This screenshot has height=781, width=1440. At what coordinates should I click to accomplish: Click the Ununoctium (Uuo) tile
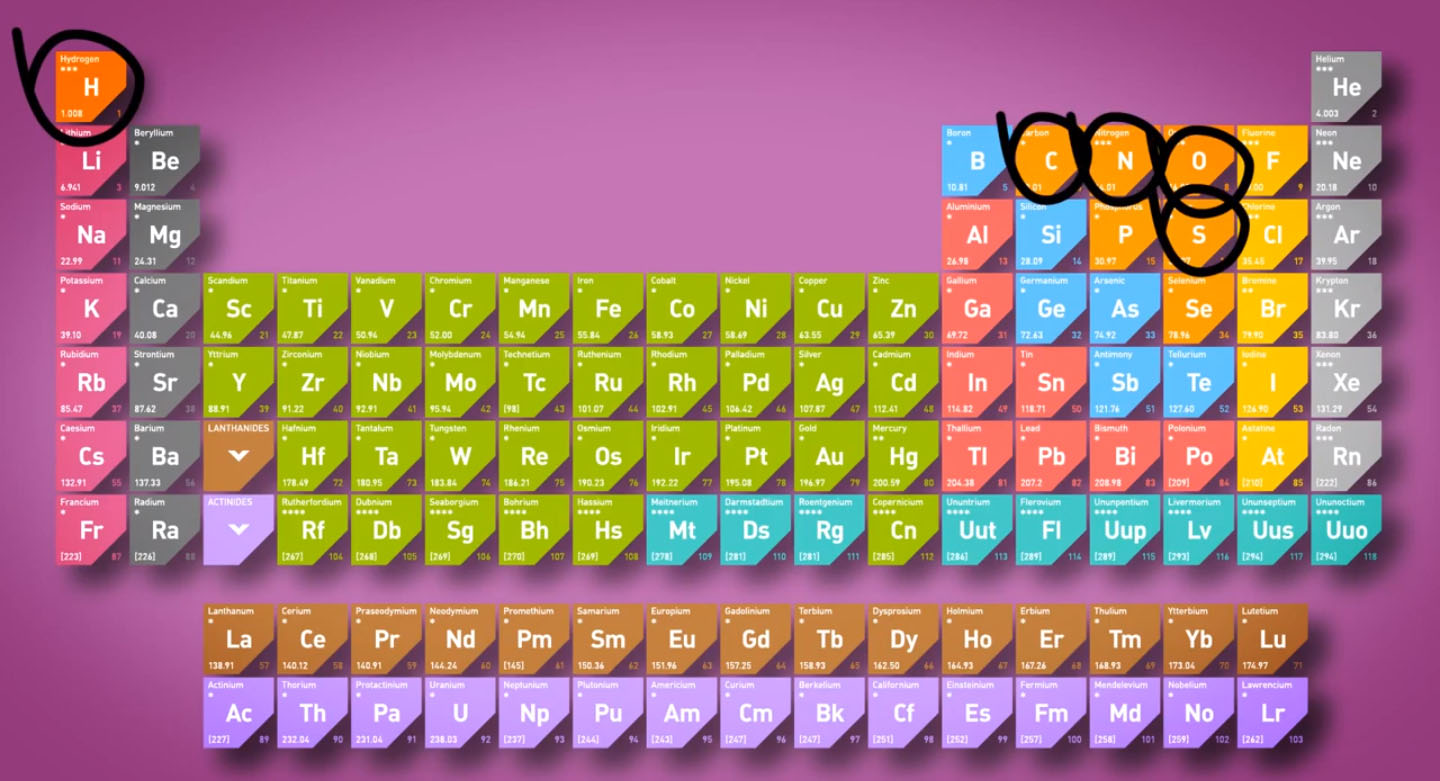pyautogui.click(x=1346, y=529)
